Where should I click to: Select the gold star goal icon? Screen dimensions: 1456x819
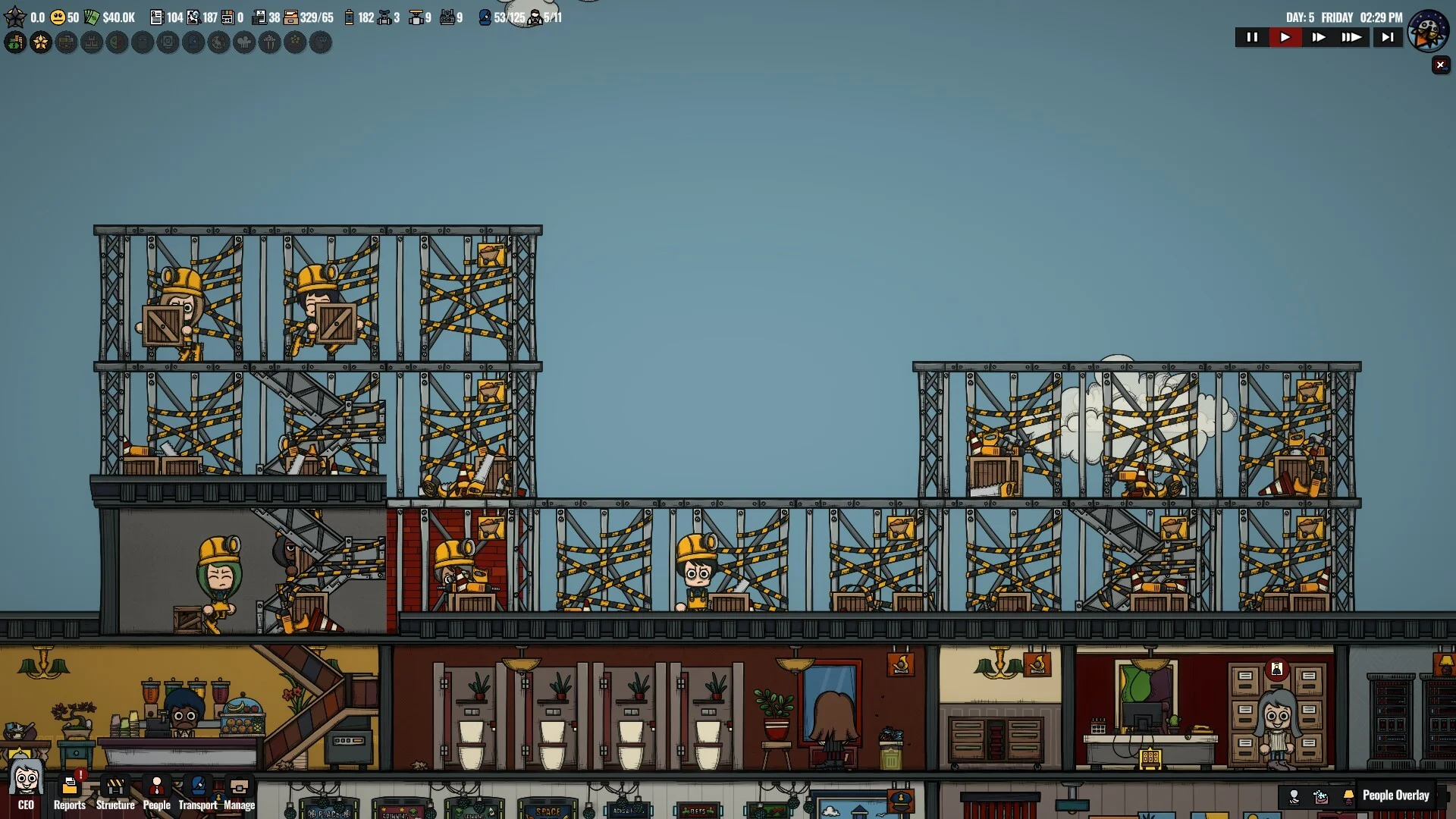(41, 42)
